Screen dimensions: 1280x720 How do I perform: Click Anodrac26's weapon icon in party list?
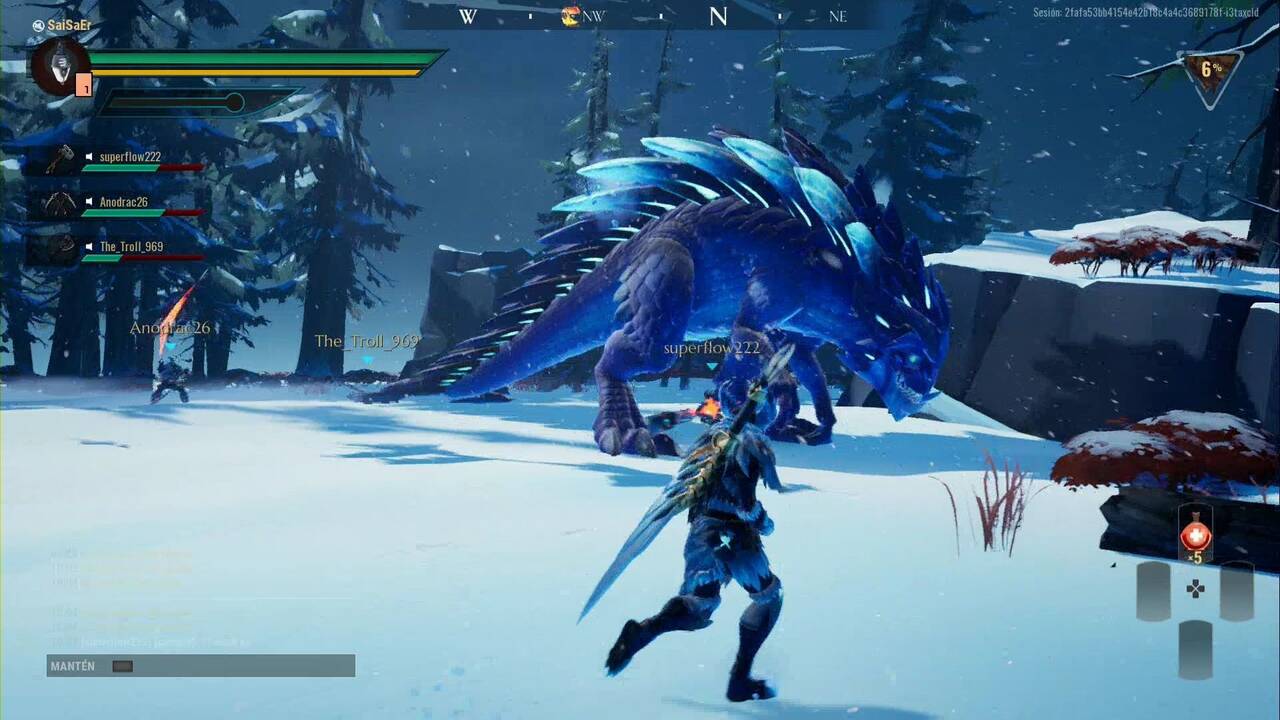(x=60, y=202)
